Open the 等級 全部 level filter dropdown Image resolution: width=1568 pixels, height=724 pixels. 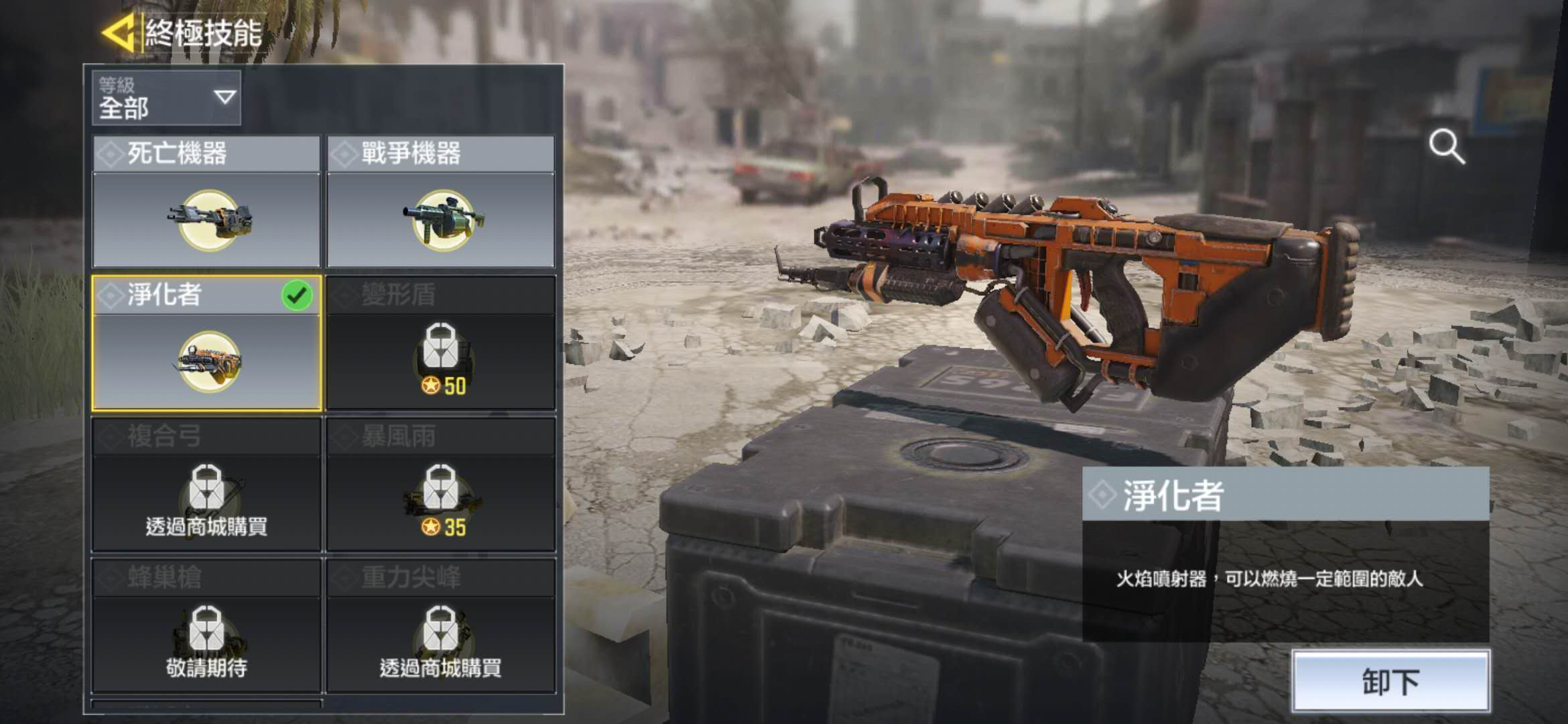166,98
